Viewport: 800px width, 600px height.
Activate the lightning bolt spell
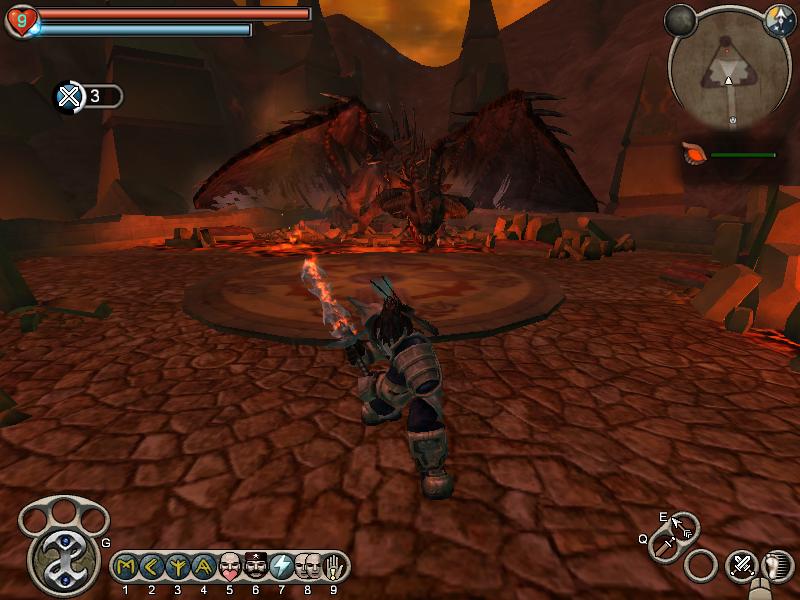[x=282, y=567]
